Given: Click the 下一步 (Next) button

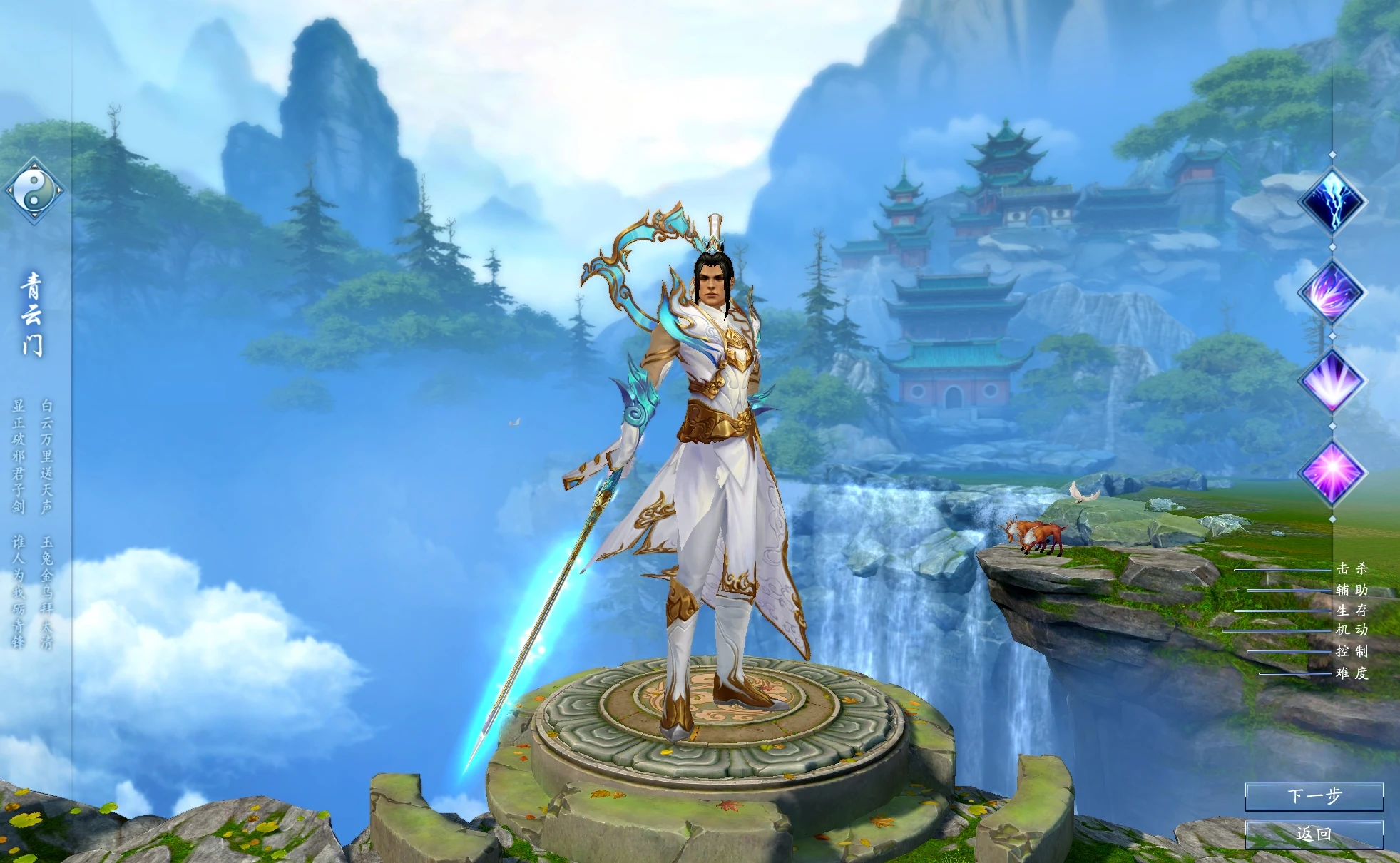Looking at the screenshot, I should coord(1314,796).
